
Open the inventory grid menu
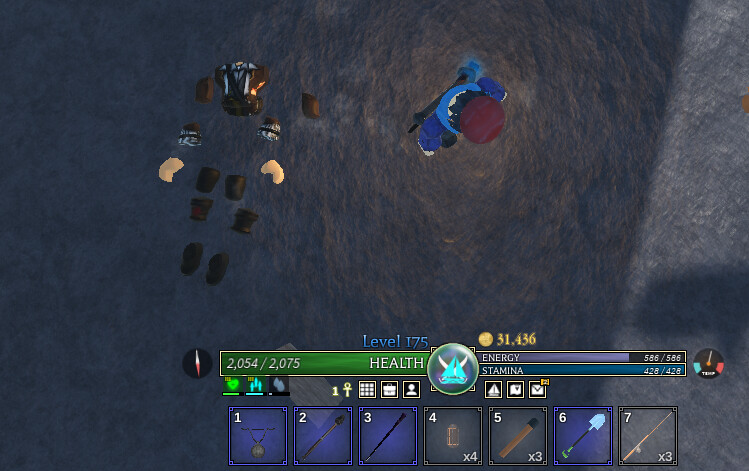[x=367, y=390]
